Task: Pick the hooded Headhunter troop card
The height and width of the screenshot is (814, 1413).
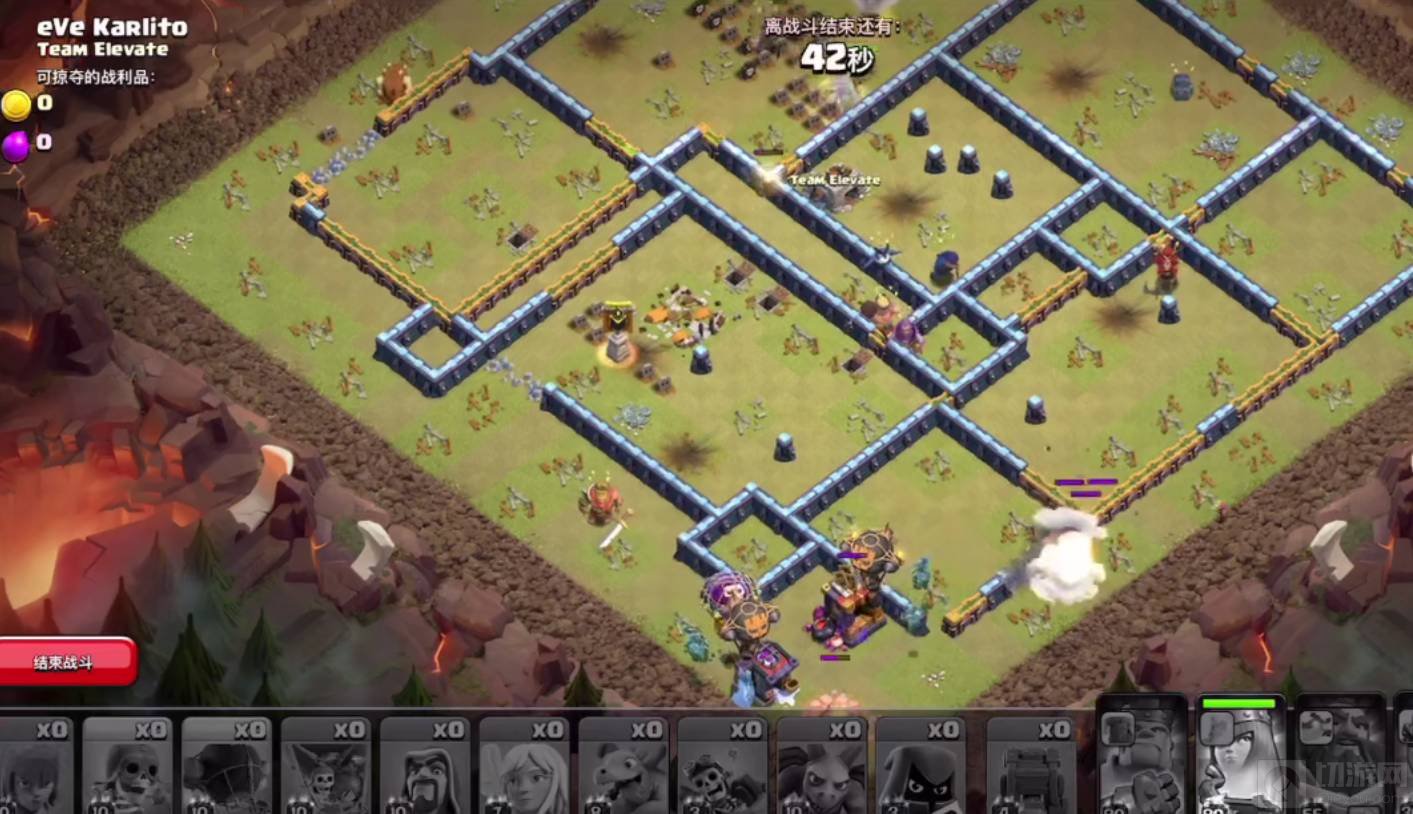Action: click(920, 765)
